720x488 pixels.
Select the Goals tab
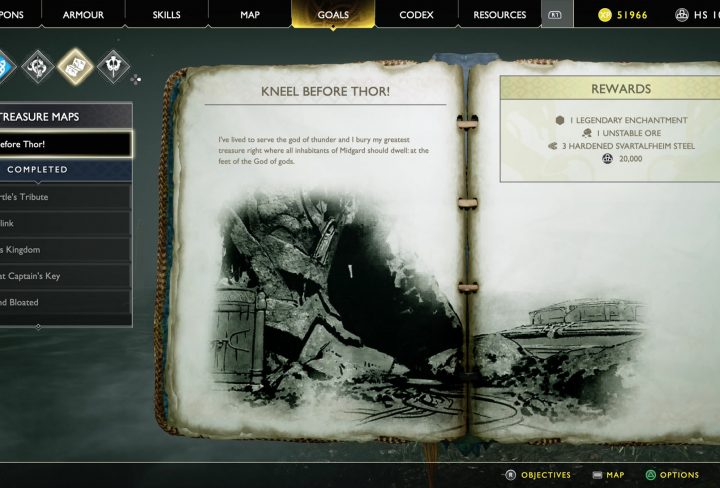(333, 15)
